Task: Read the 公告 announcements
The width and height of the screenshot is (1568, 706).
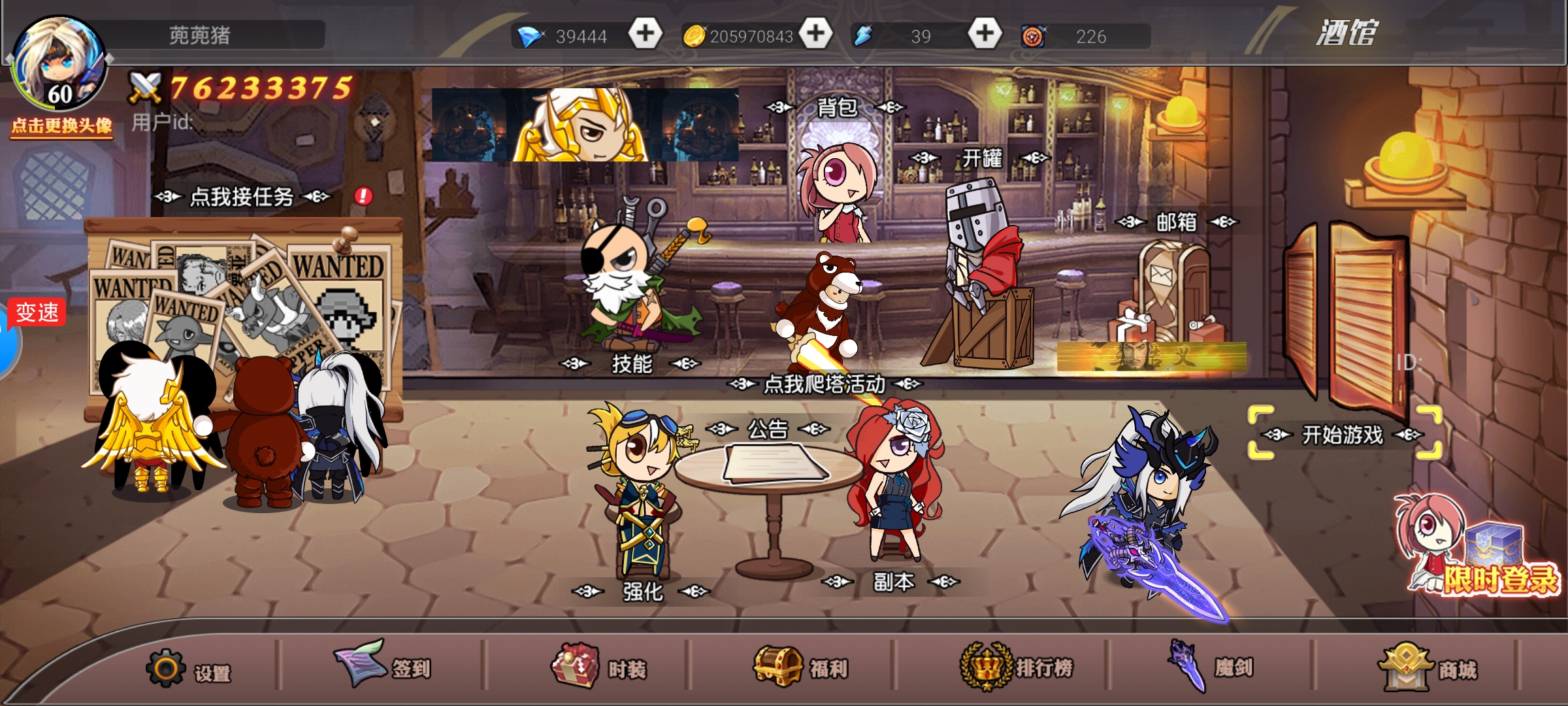Action: [768, 429]
